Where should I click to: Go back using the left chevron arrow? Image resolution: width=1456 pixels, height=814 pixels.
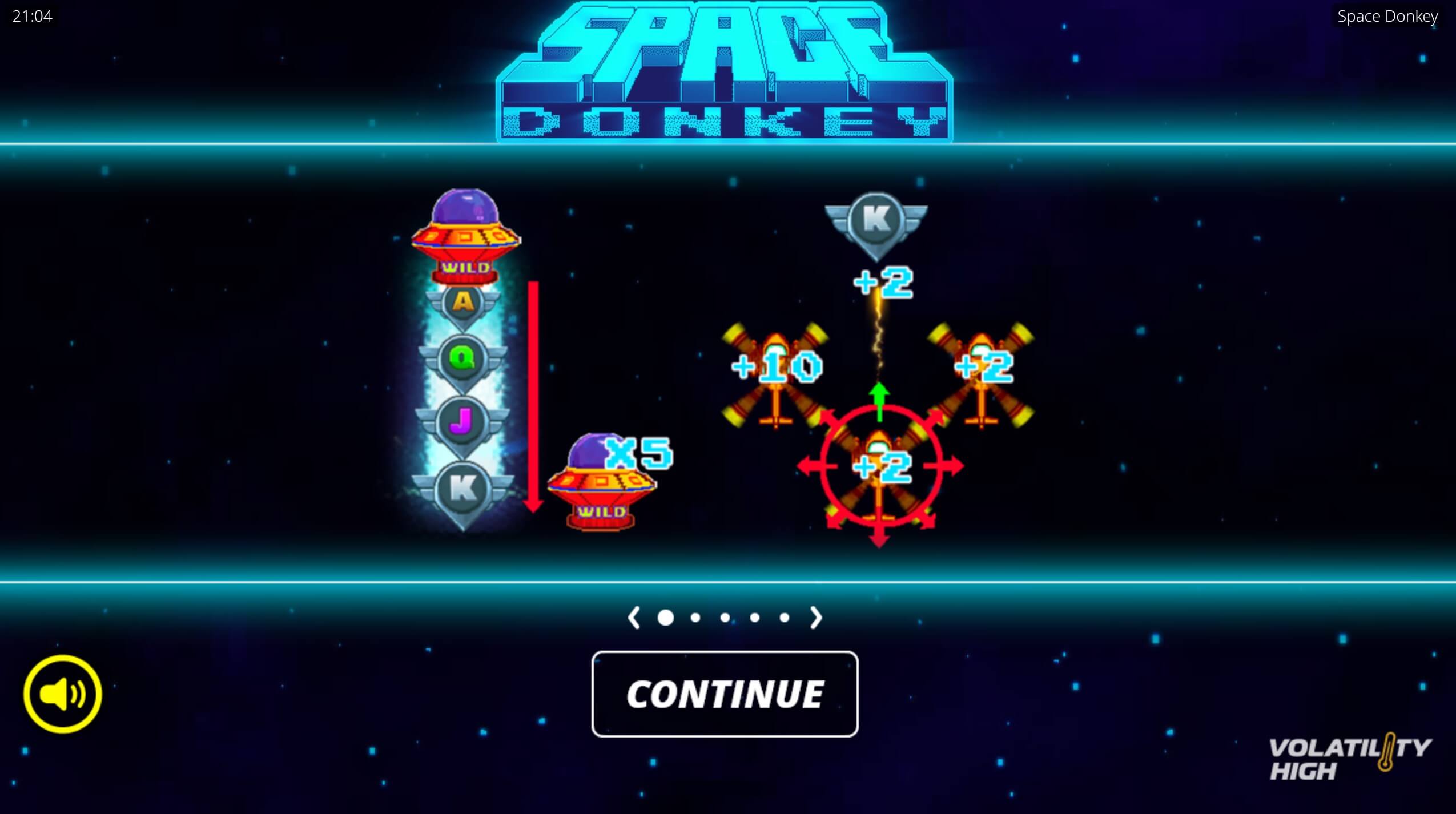pyautogui.click(x=635, y=617)
